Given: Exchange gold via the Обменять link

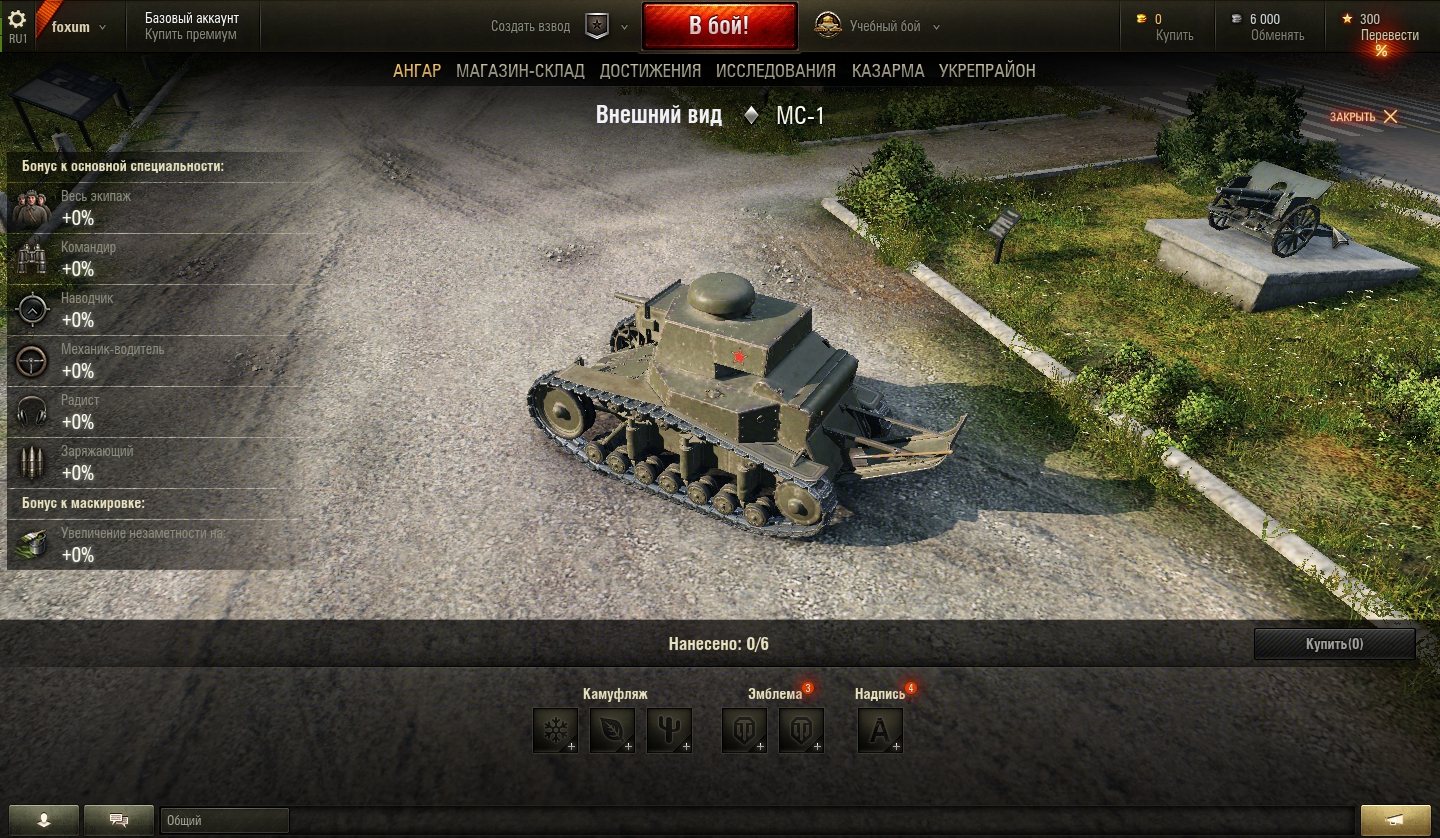Looking at the screenshot, I should click(x=1277, y=35).
